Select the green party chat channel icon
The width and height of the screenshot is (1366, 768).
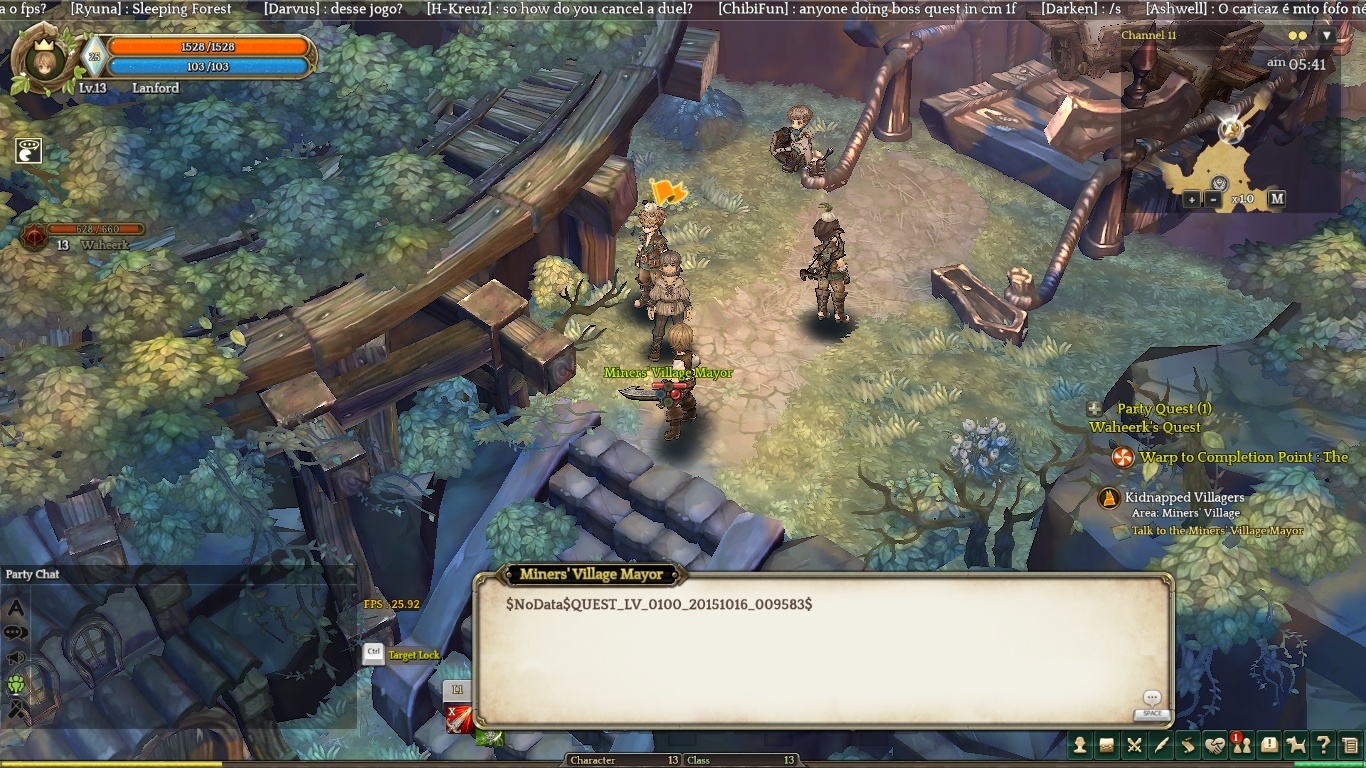(x=16, y=685)
